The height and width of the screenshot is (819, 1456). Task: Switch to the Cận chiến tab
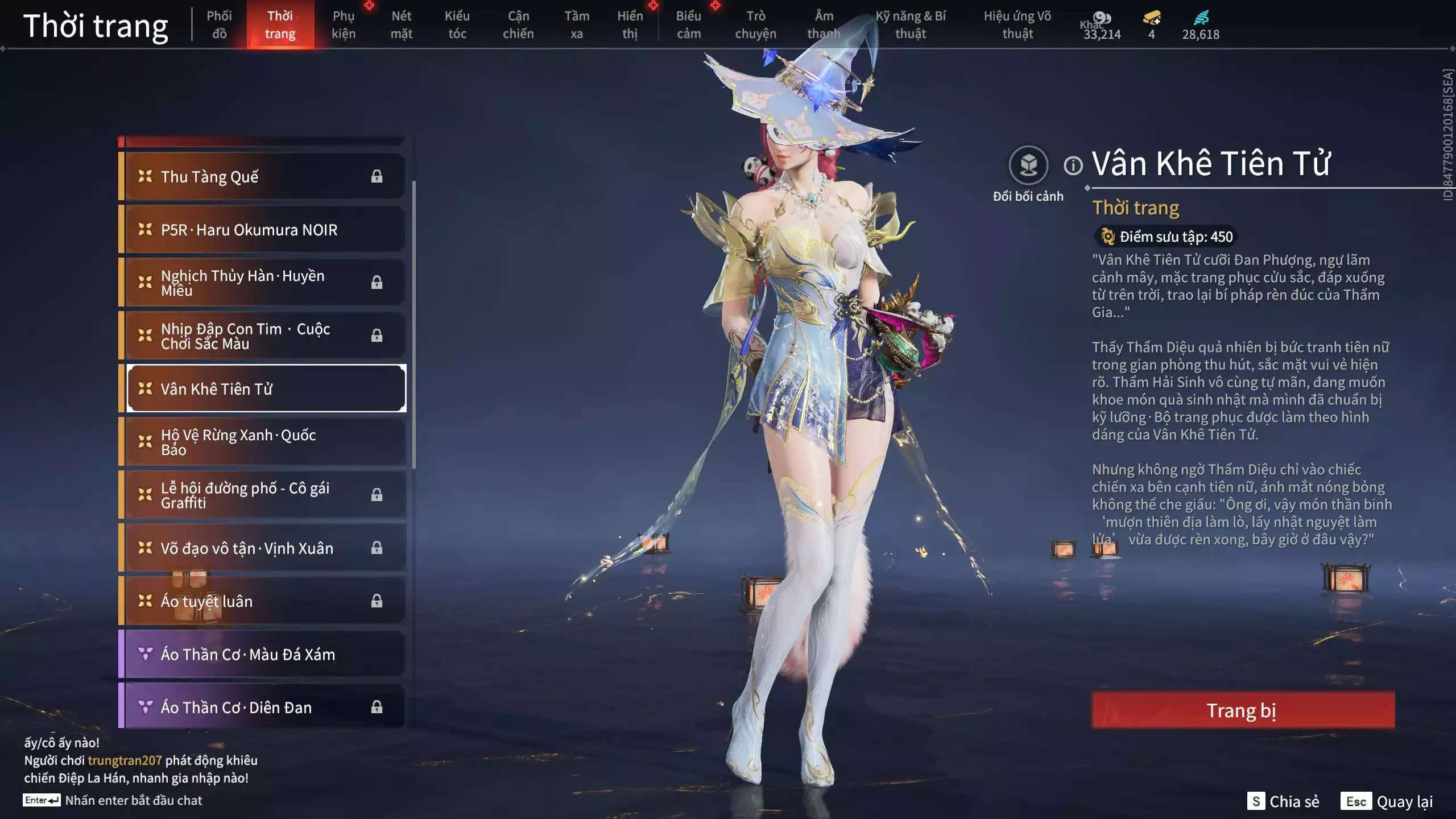518,25
